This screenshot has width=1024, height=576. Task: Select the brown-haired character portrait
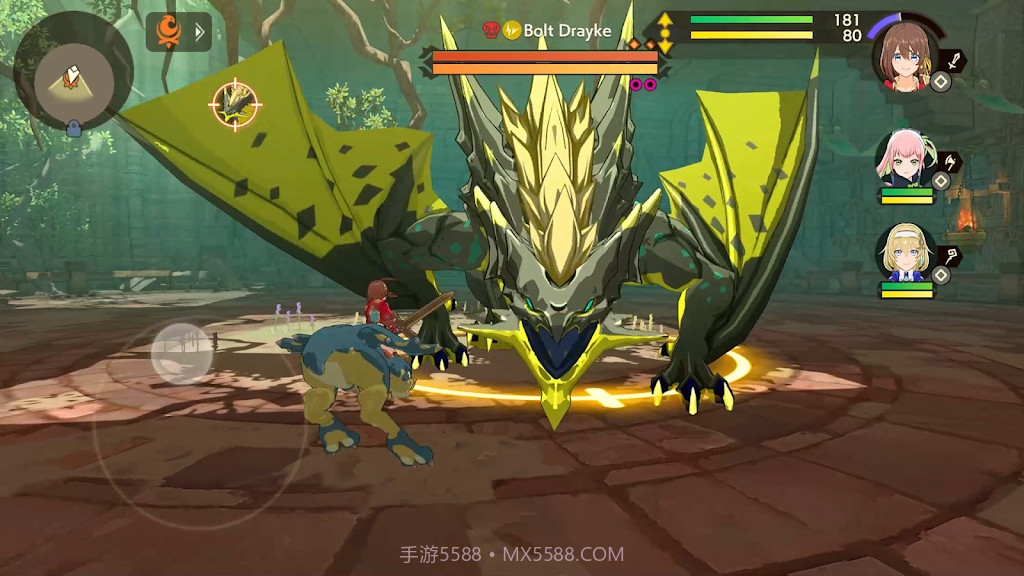click(x=906, y=56)
